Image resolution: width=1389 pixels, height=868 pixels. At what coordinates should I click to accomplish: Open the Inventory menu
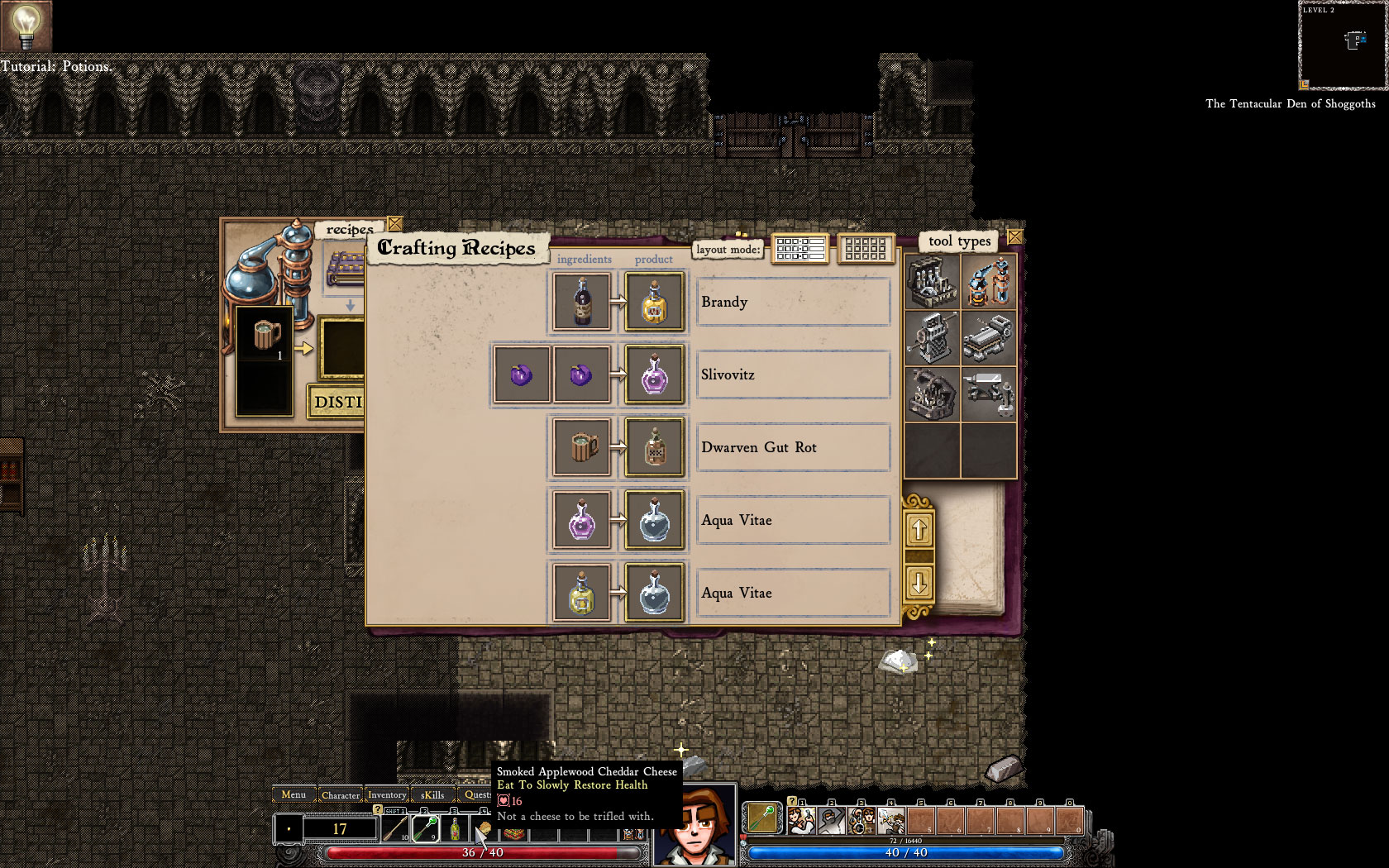387,794
